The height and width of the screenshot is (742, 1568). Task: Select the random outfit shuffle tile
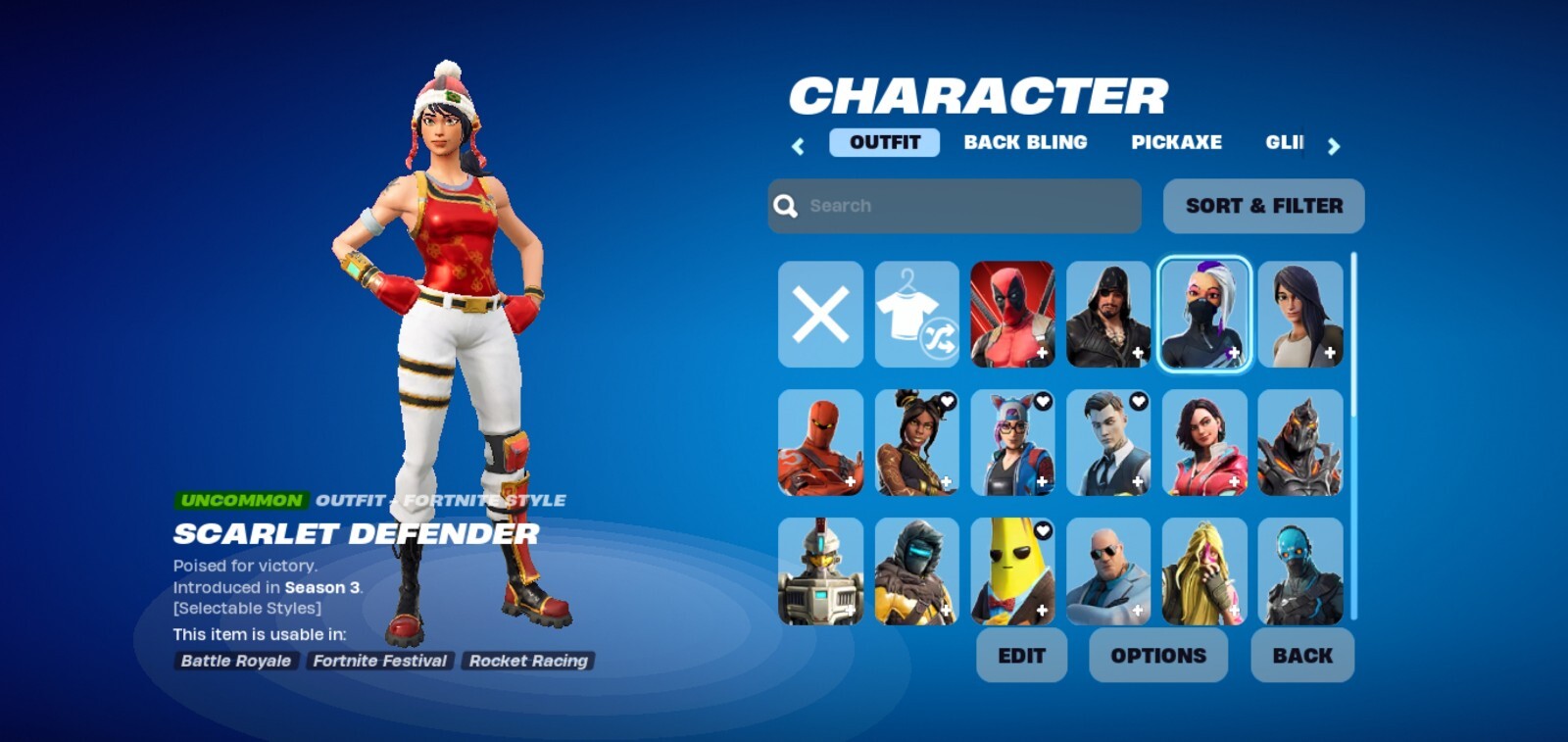pos(915,314)
